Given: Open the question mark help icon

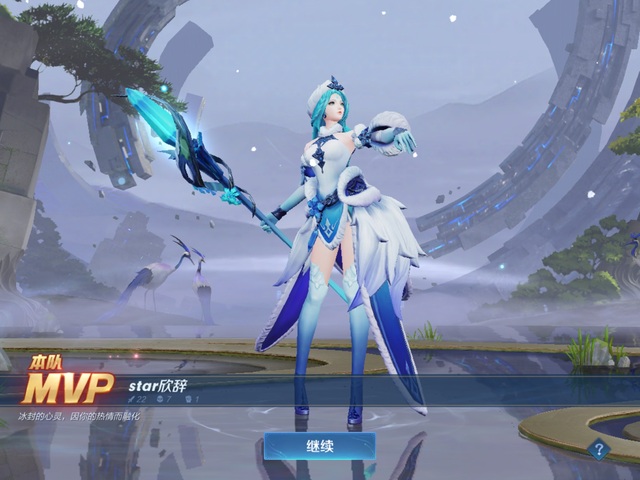Looking at the screenshot, I should pos(599,450).
